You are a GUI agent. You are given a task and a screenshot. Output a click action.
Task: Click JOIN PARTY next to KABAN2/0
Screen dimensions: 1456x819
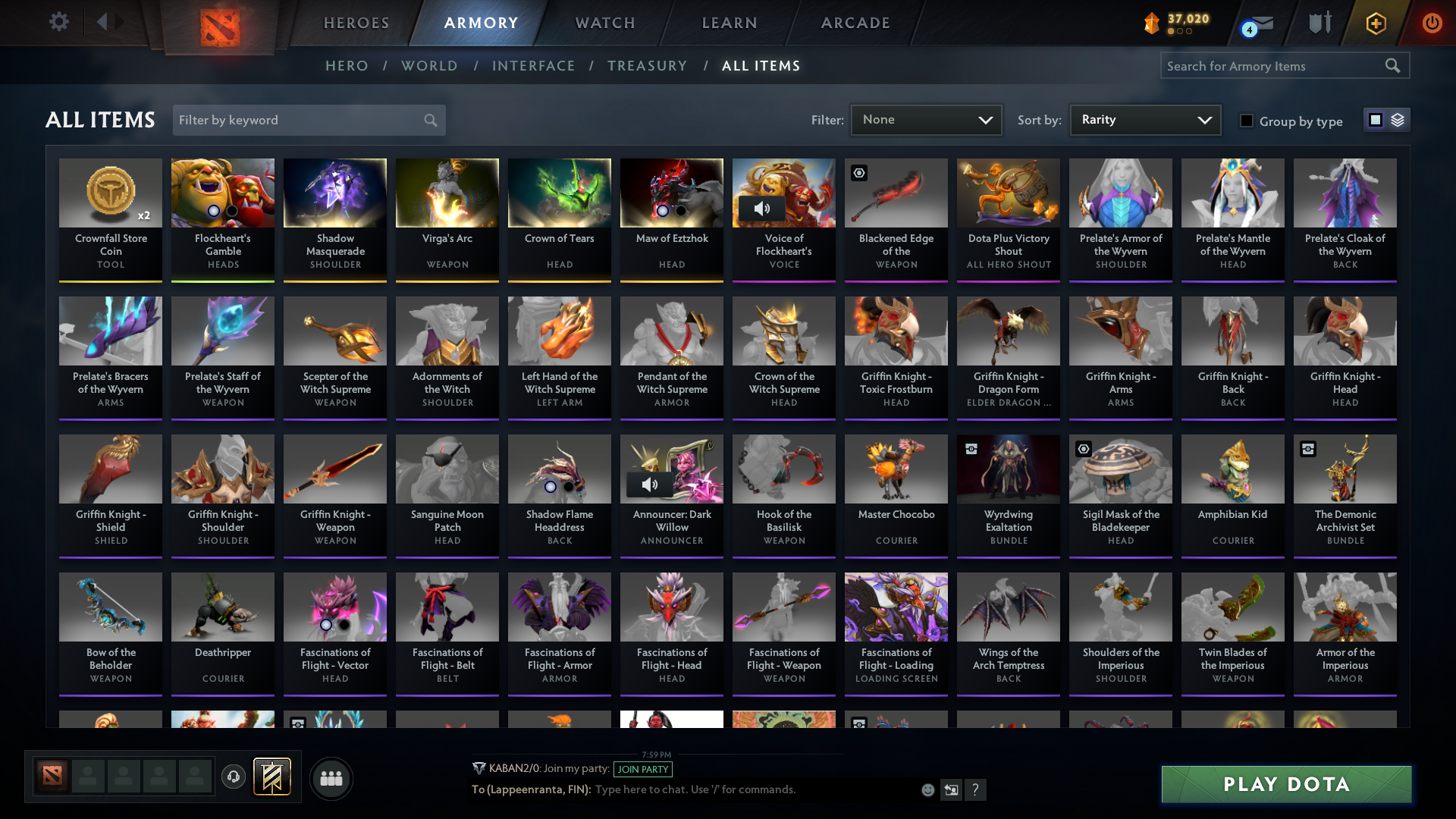[x=643, y=769]
